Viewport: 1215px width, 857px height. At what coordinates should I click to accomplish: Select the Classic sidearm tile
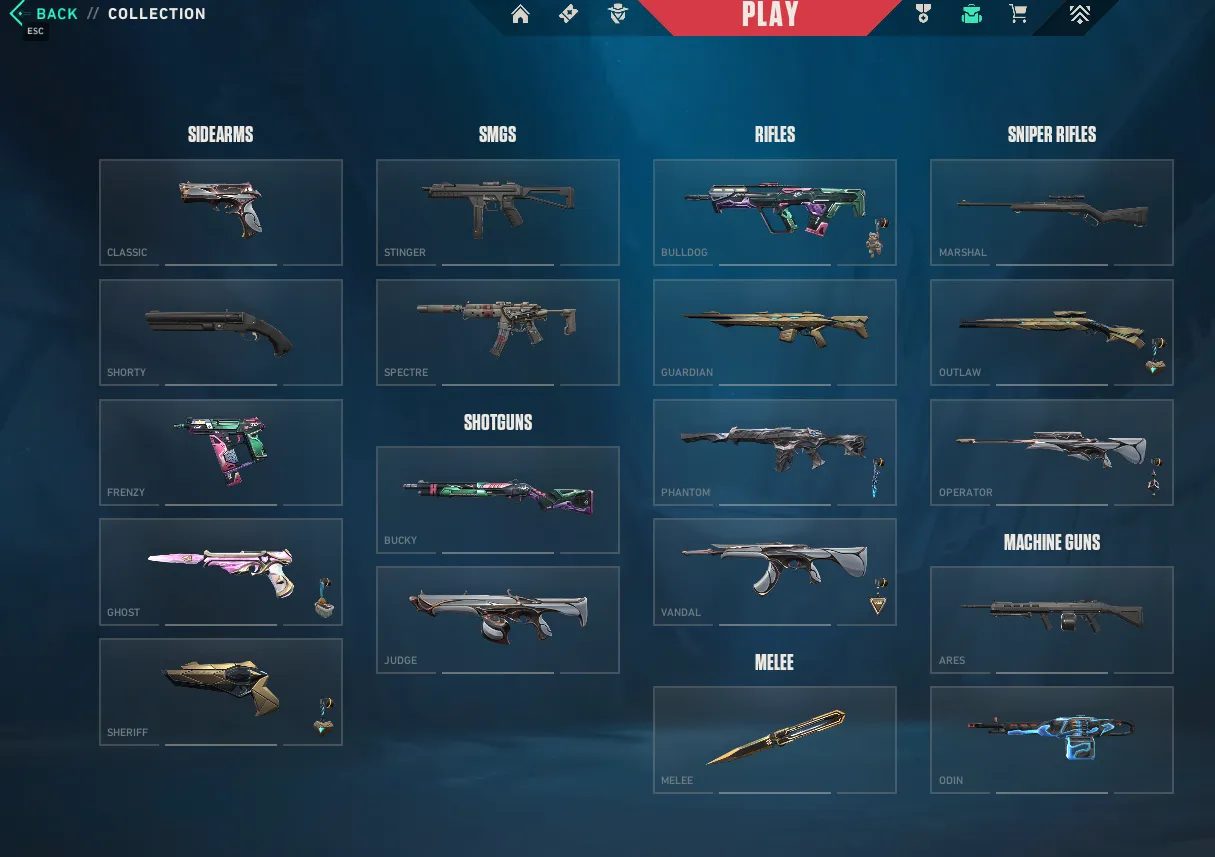pos(221,212)
